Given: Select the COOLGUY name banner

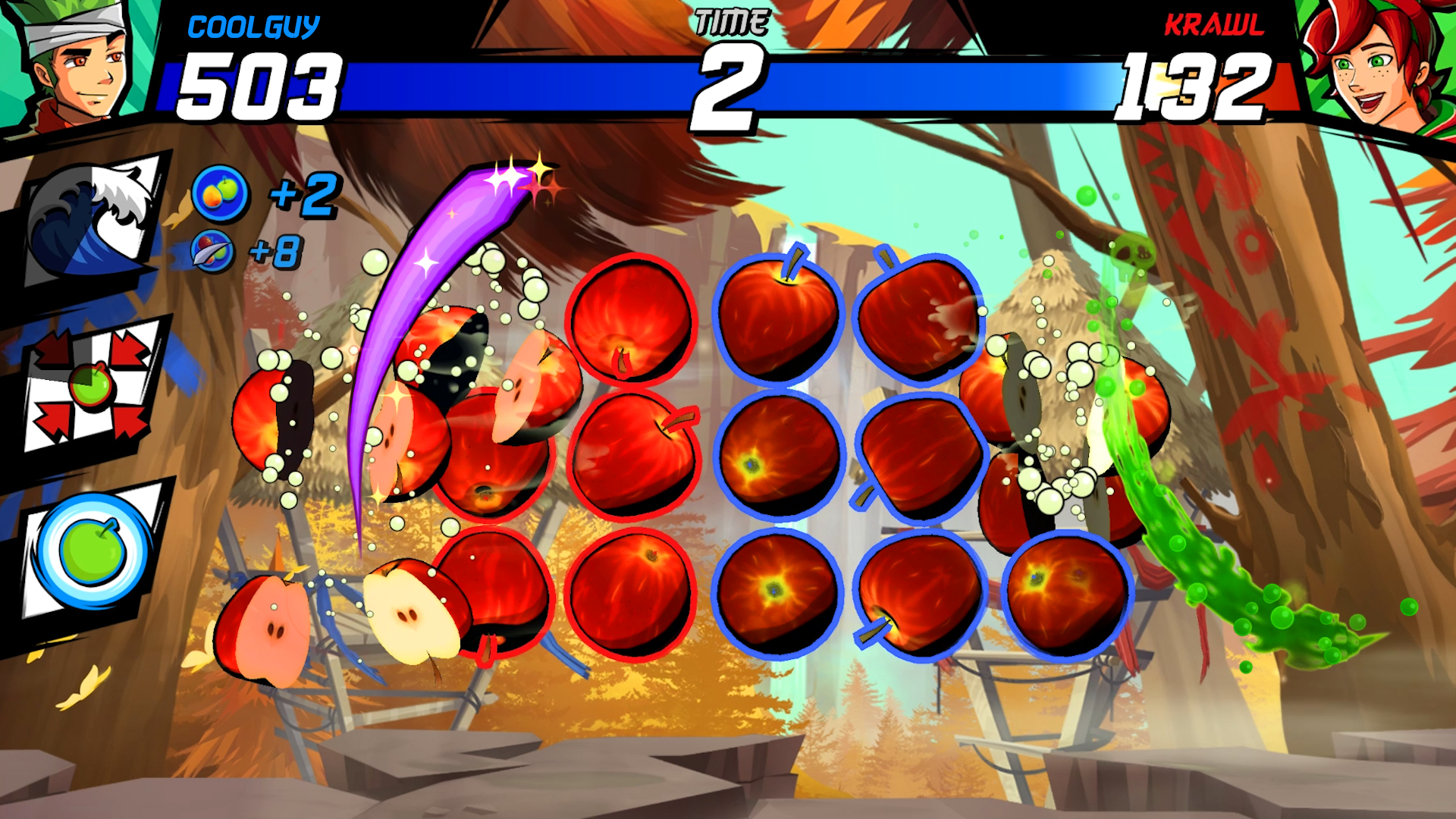Looking at the screenshot, I should (254, 27).
